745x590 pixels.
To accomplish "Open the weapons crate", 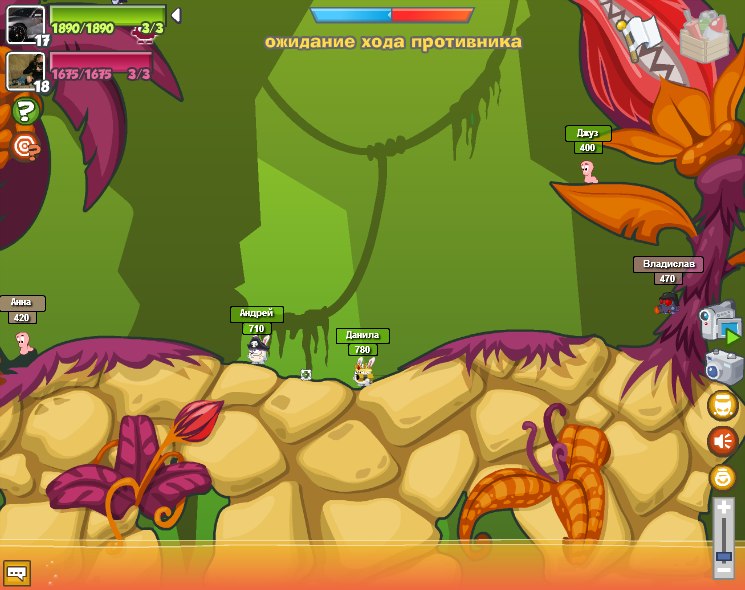I will pyautogui.click(x=704, y=38).
